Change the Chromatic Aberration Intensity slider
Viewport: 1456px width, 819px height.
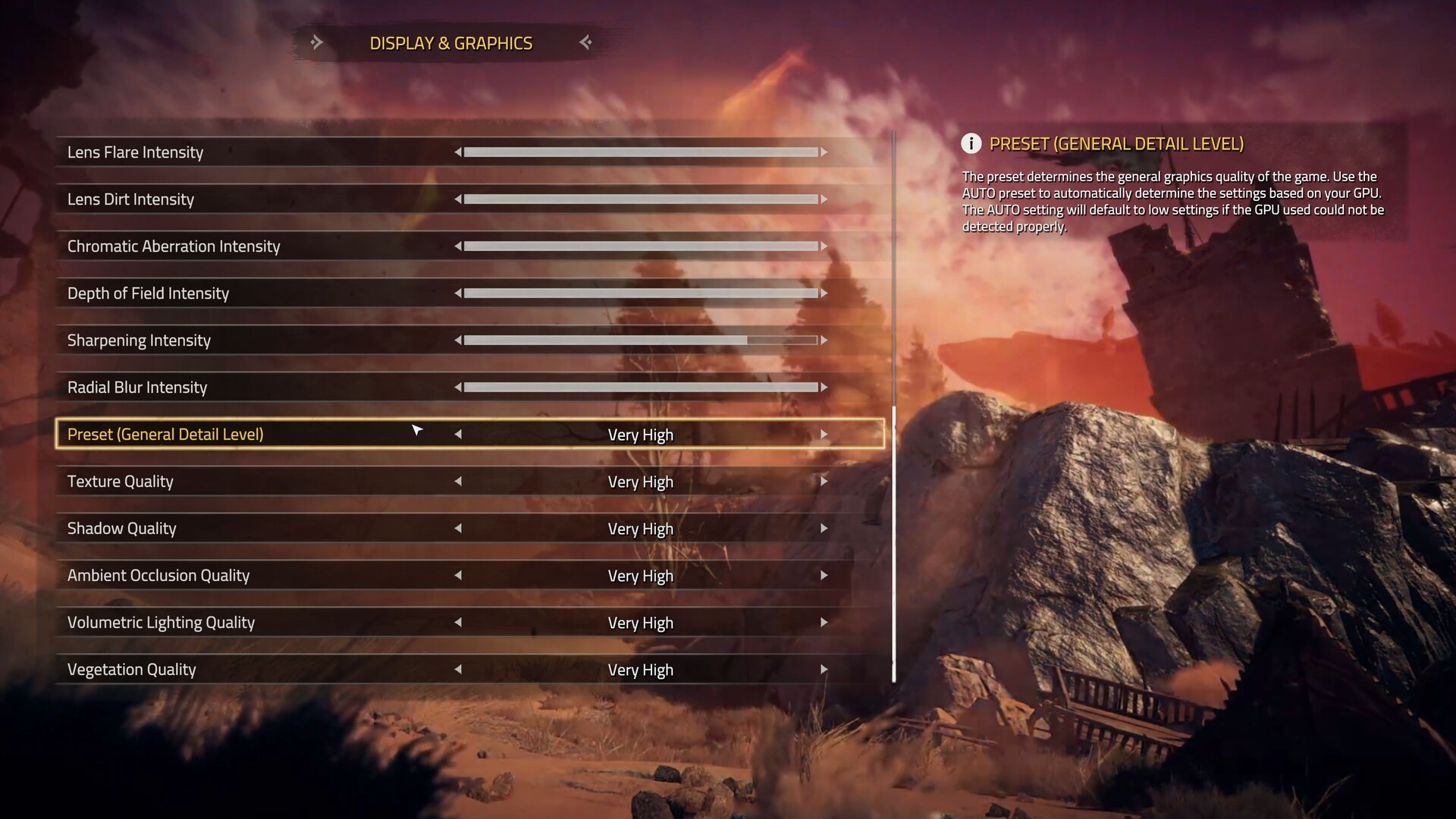click(x=641, y=246)
